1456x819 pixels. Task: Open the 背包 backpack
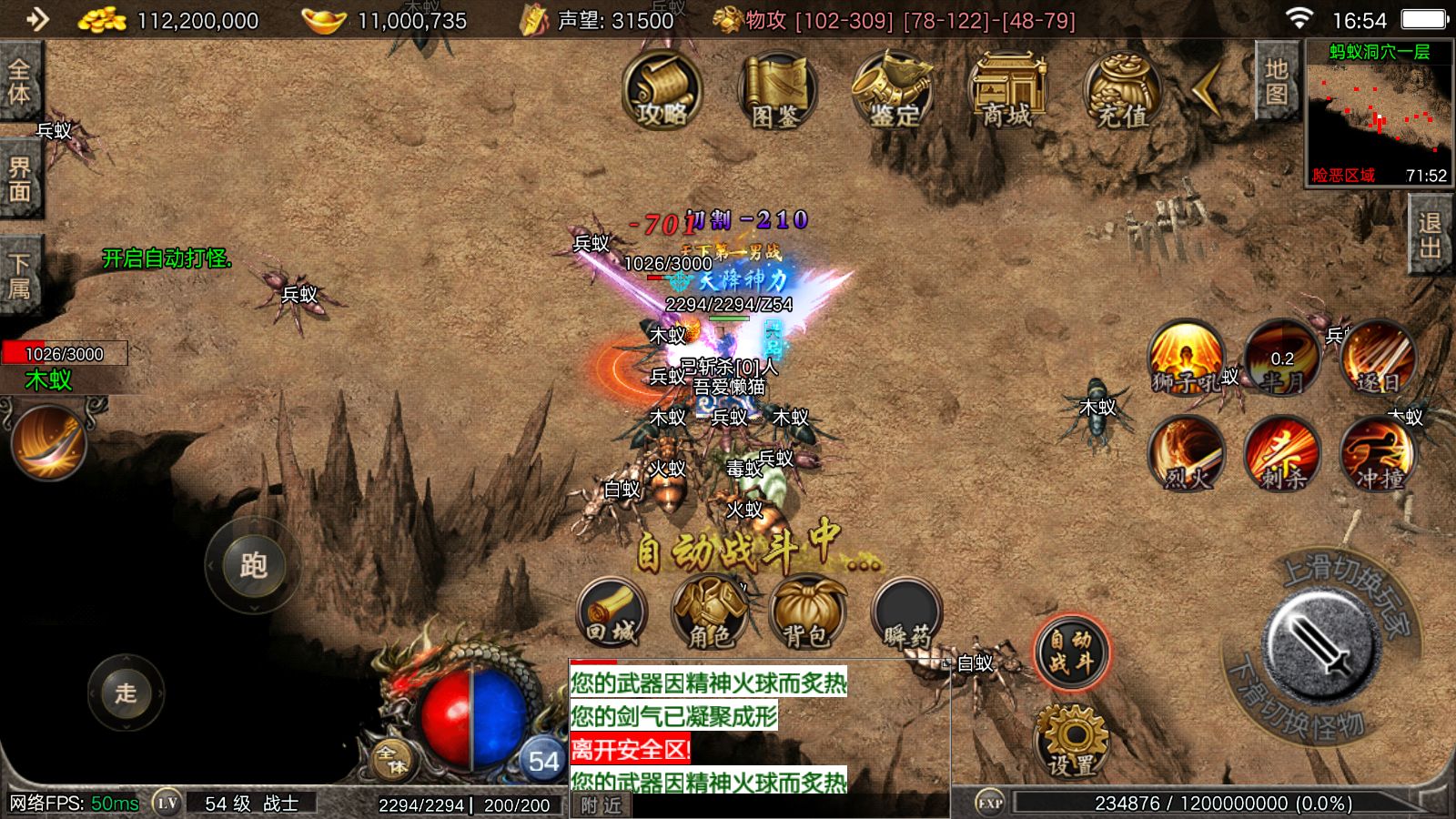pos(806,612)
